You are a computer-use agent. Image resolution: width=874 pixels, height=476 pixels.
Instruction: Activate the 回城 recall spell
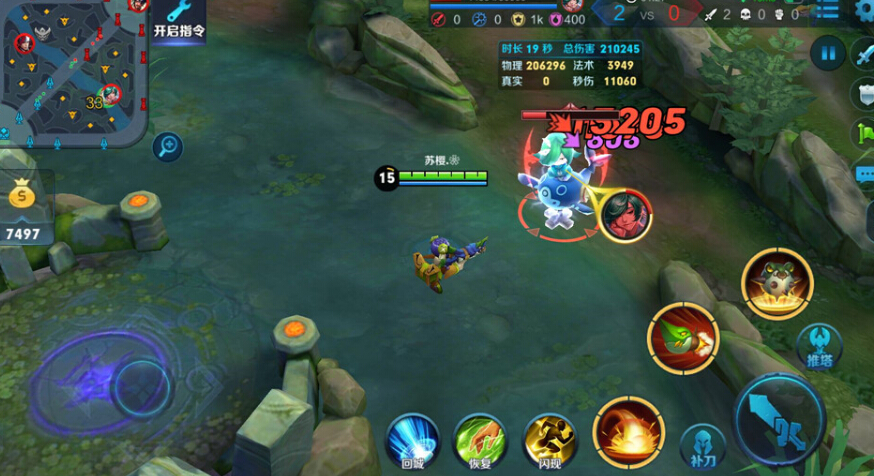pyautogui.click(x=413, y=441)
